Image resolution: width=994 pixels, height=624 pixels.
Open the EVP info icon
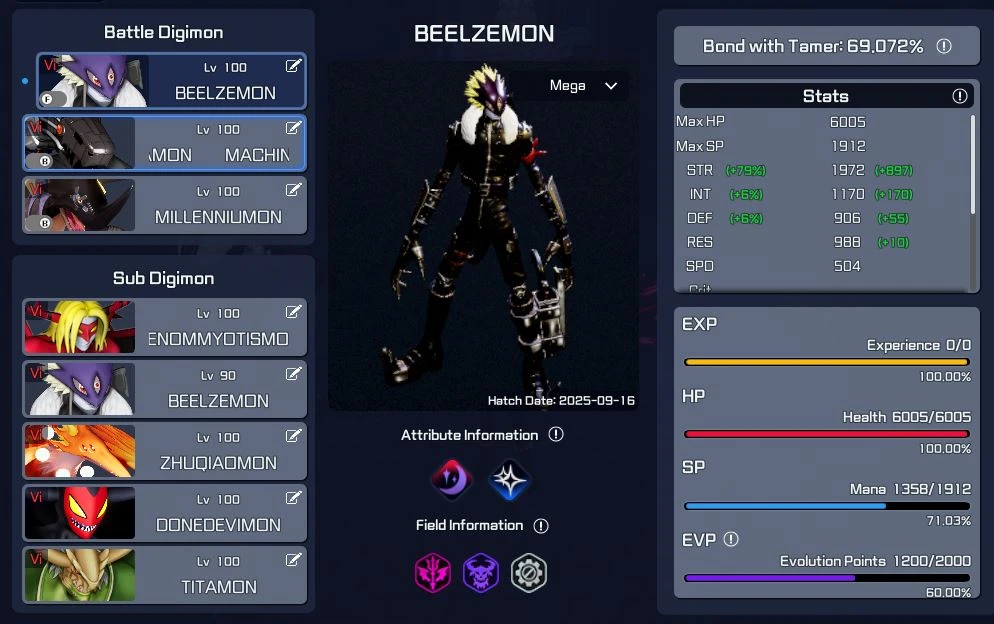coord(731,539)
